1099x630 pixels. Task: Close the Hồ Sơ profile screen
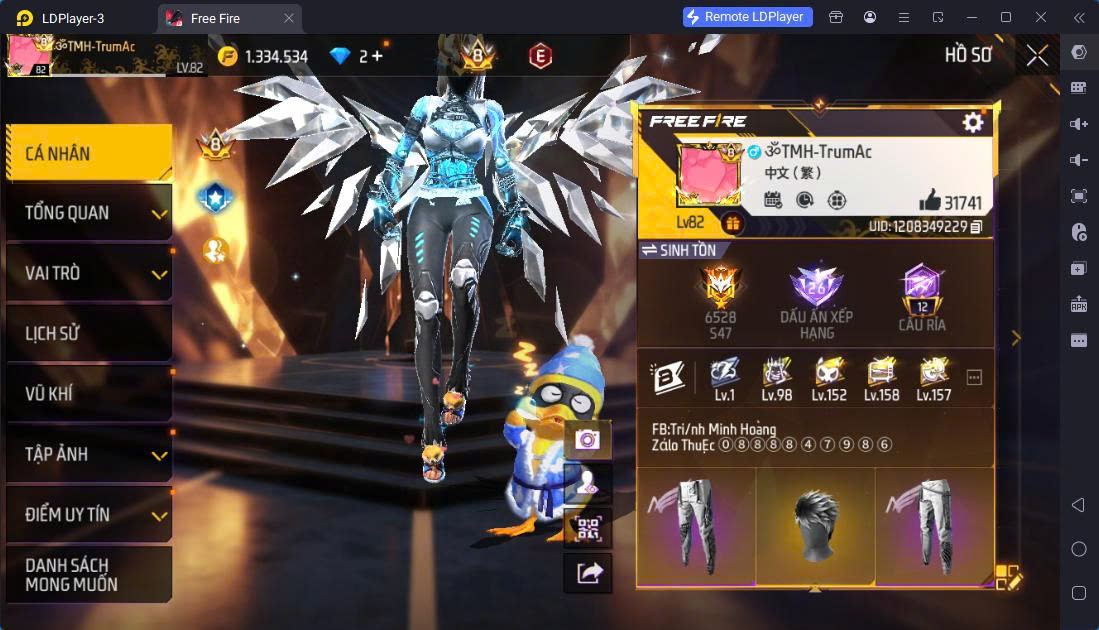1037,56
